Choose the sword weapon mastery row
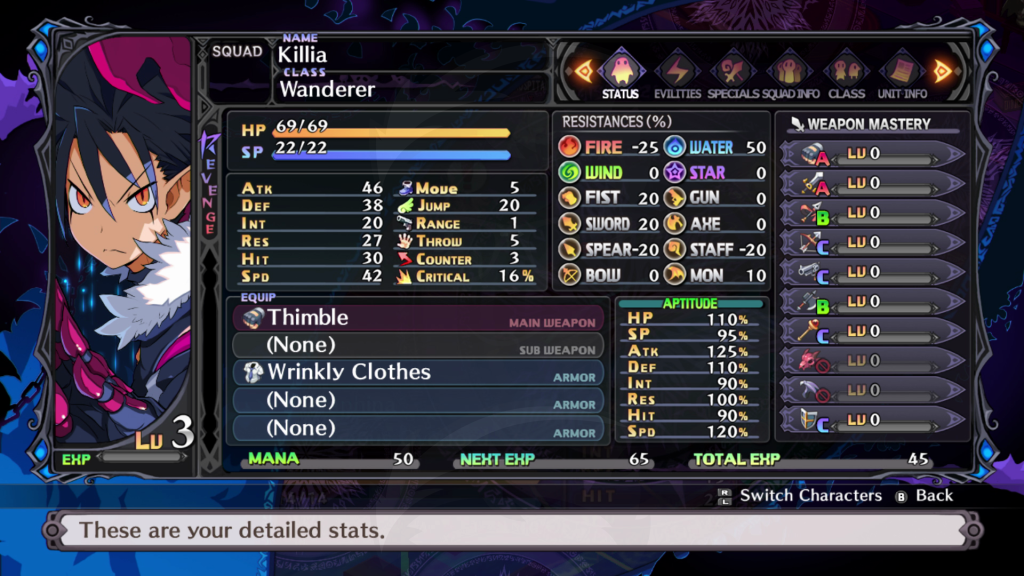1024x576 pixels. coord(872,183)
